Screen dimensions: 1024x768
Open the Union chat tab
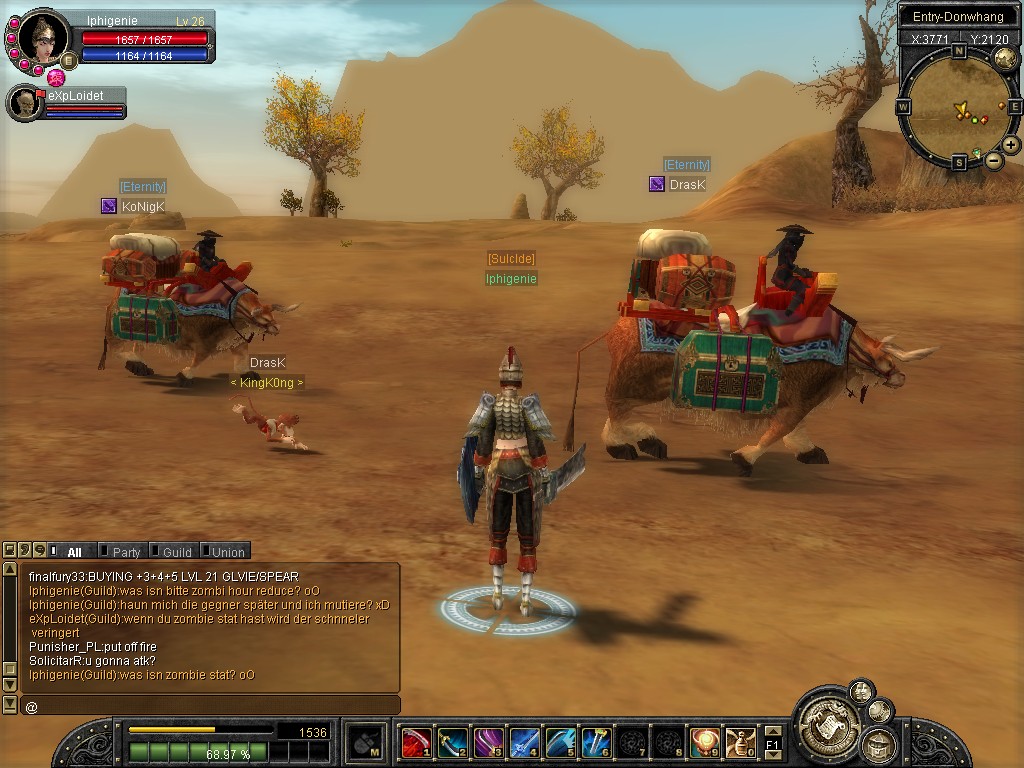coord(224,551)
